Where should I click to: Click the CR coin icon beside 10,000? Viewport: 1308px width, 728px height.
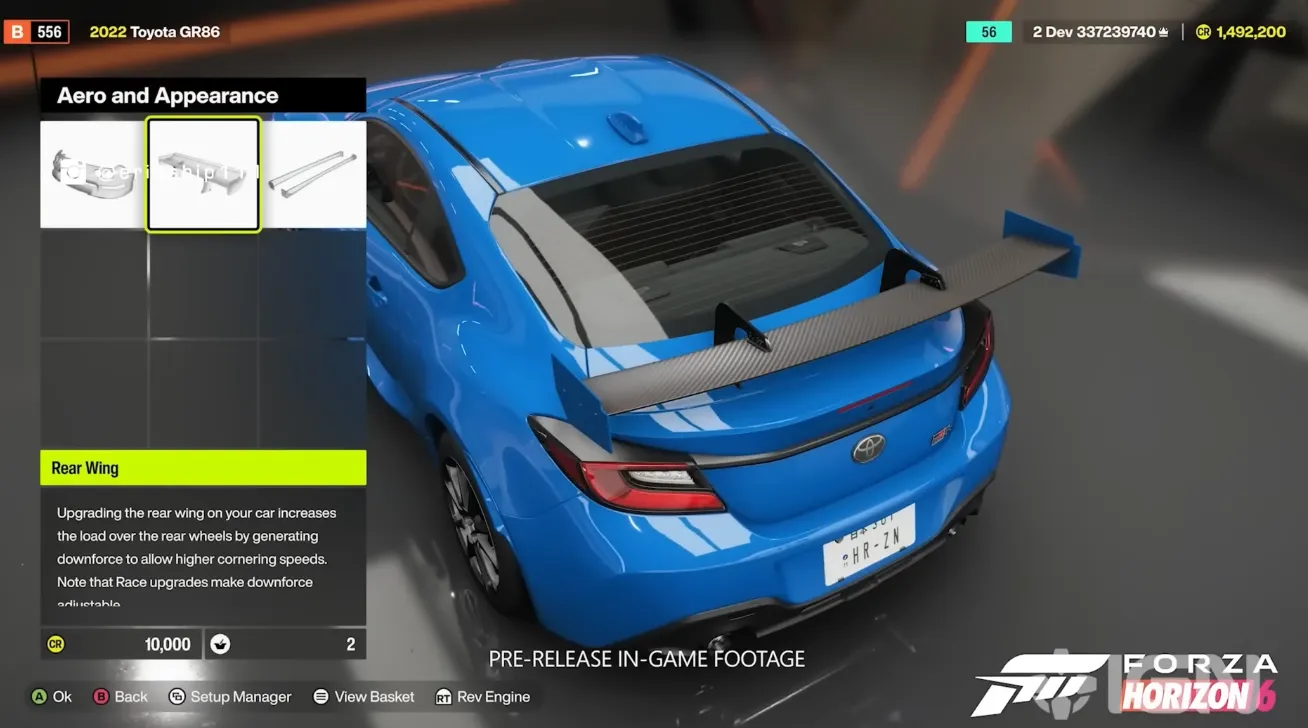pos(57,643)
